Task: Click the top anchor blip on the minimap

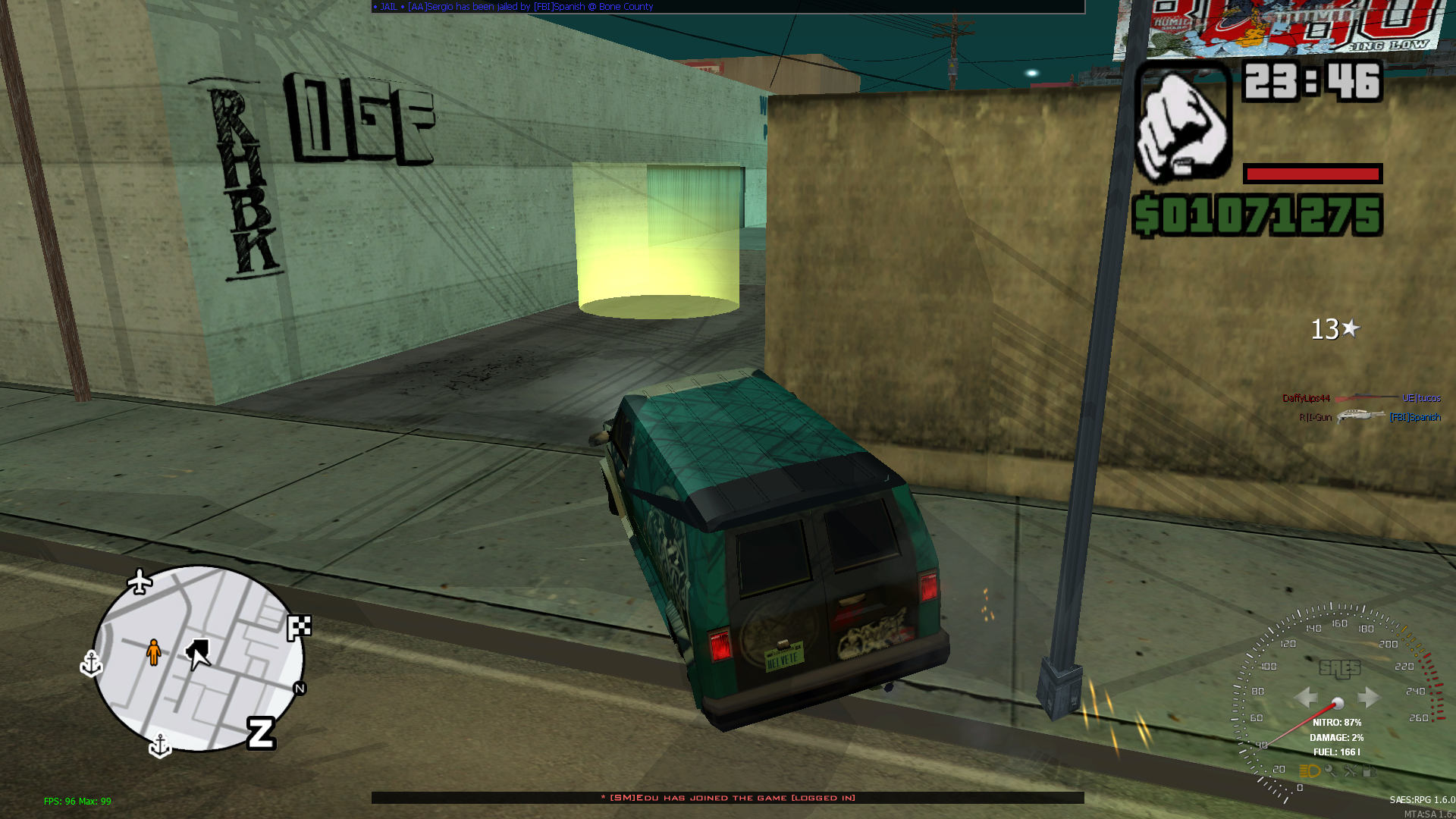Action: coord(92,664)
